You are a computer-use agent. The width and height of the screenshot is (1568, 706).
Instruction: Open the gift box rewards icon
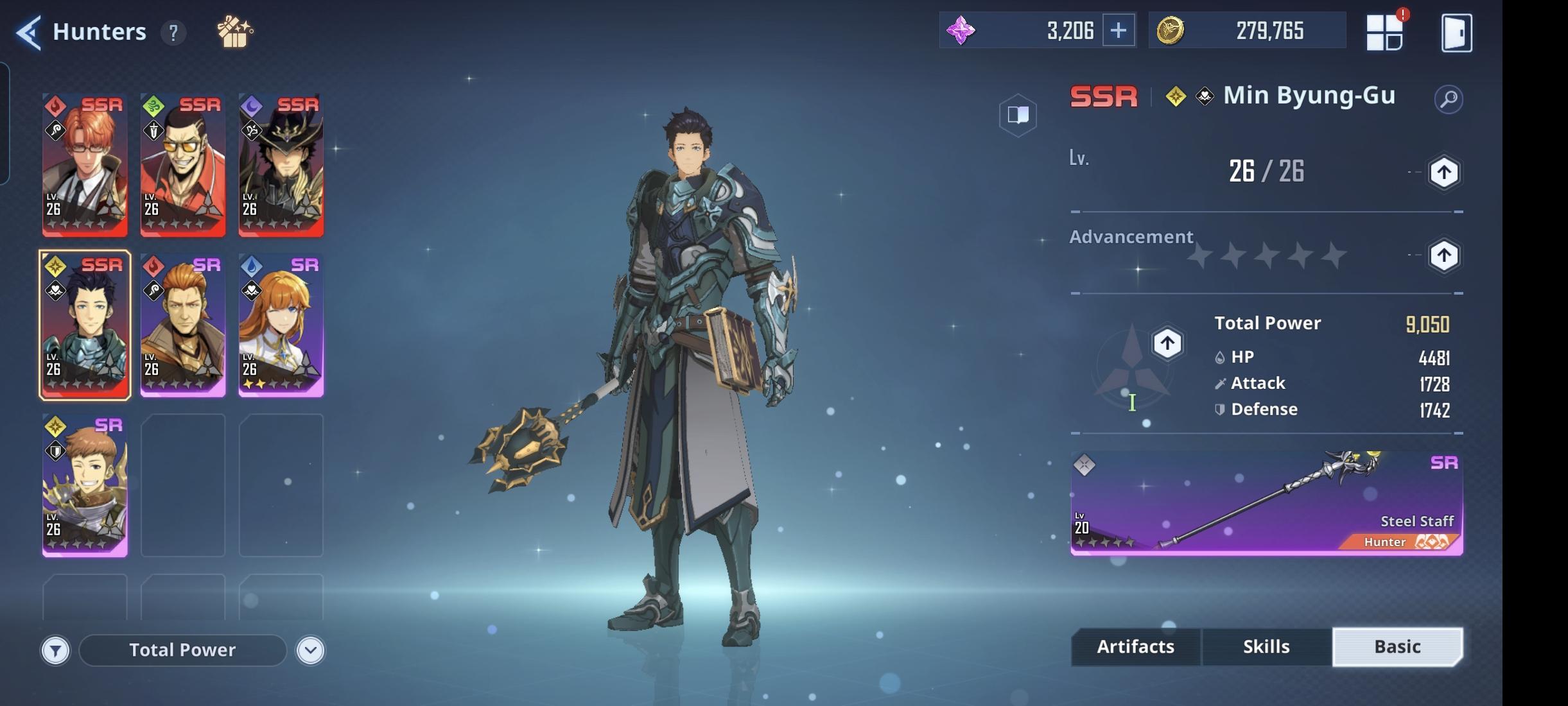[x=234, y=32]
